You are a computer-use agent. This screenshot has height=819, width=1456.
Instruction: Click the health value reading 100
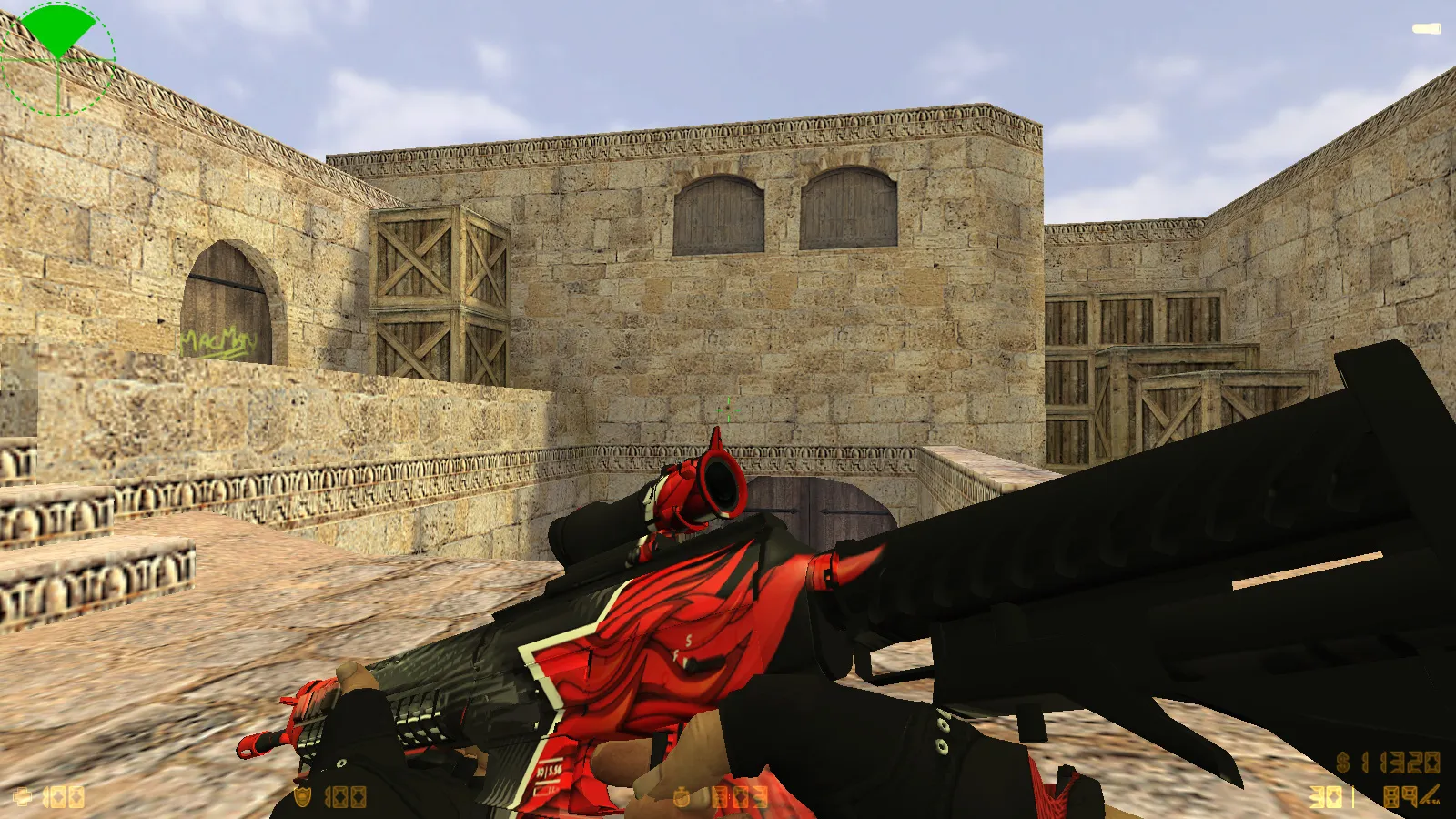click(64, 798)
